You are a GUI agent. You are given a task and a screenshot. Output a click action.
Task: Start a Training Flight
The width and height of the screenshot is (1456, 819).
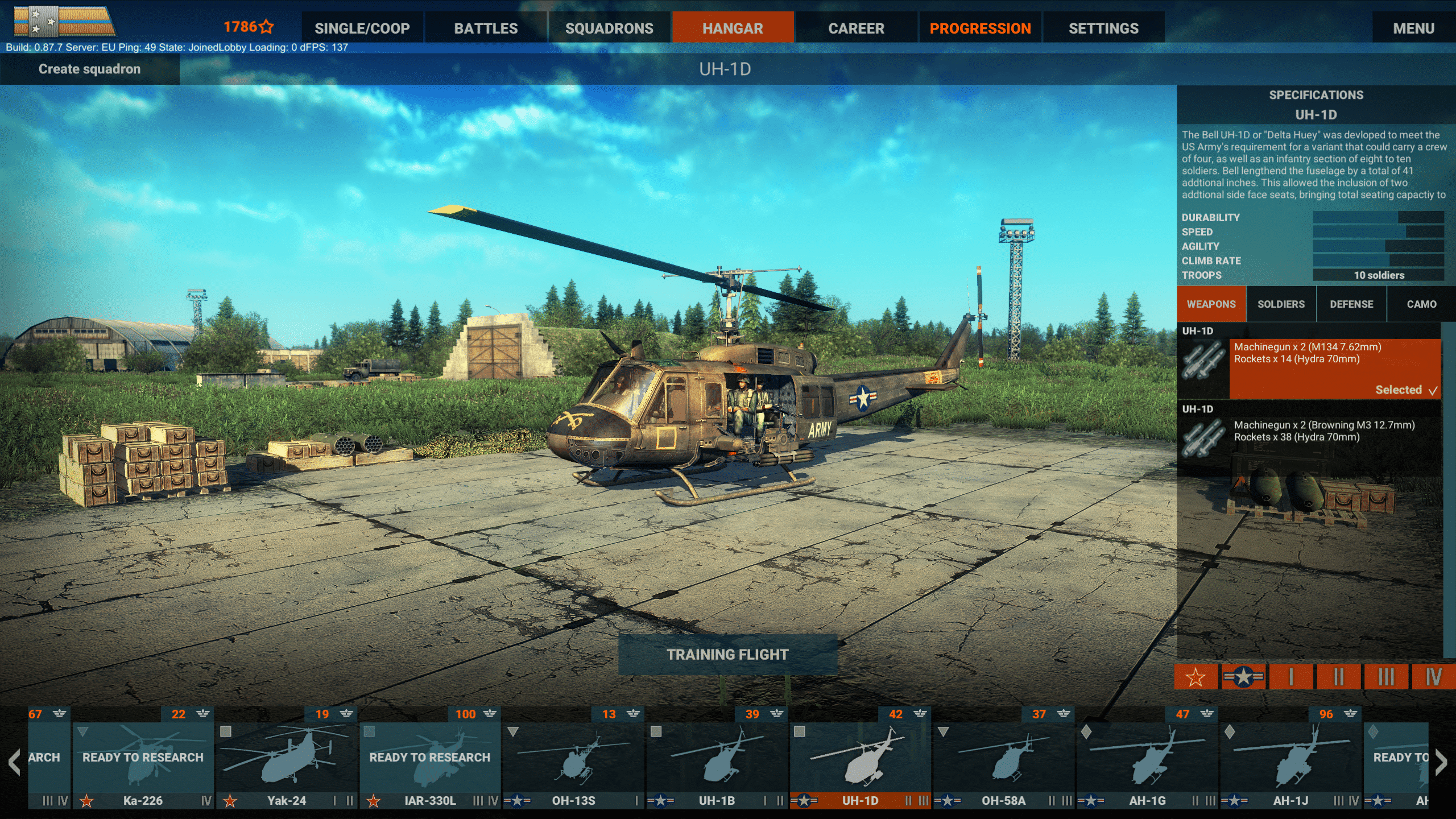(727, 655)
